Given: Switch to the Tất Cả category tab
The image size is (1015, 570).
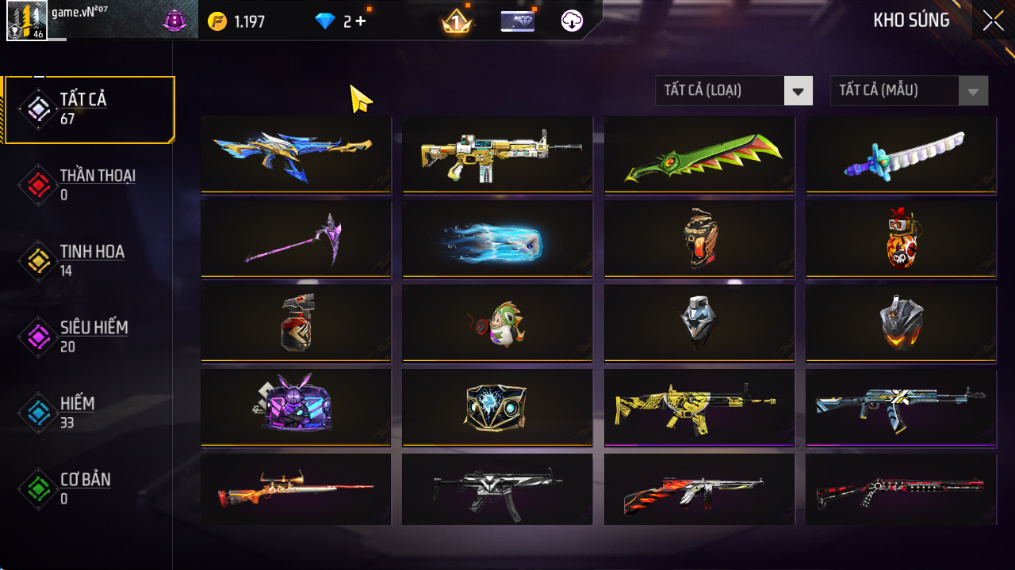Looking at the screenshot, I should pos(89,109).
